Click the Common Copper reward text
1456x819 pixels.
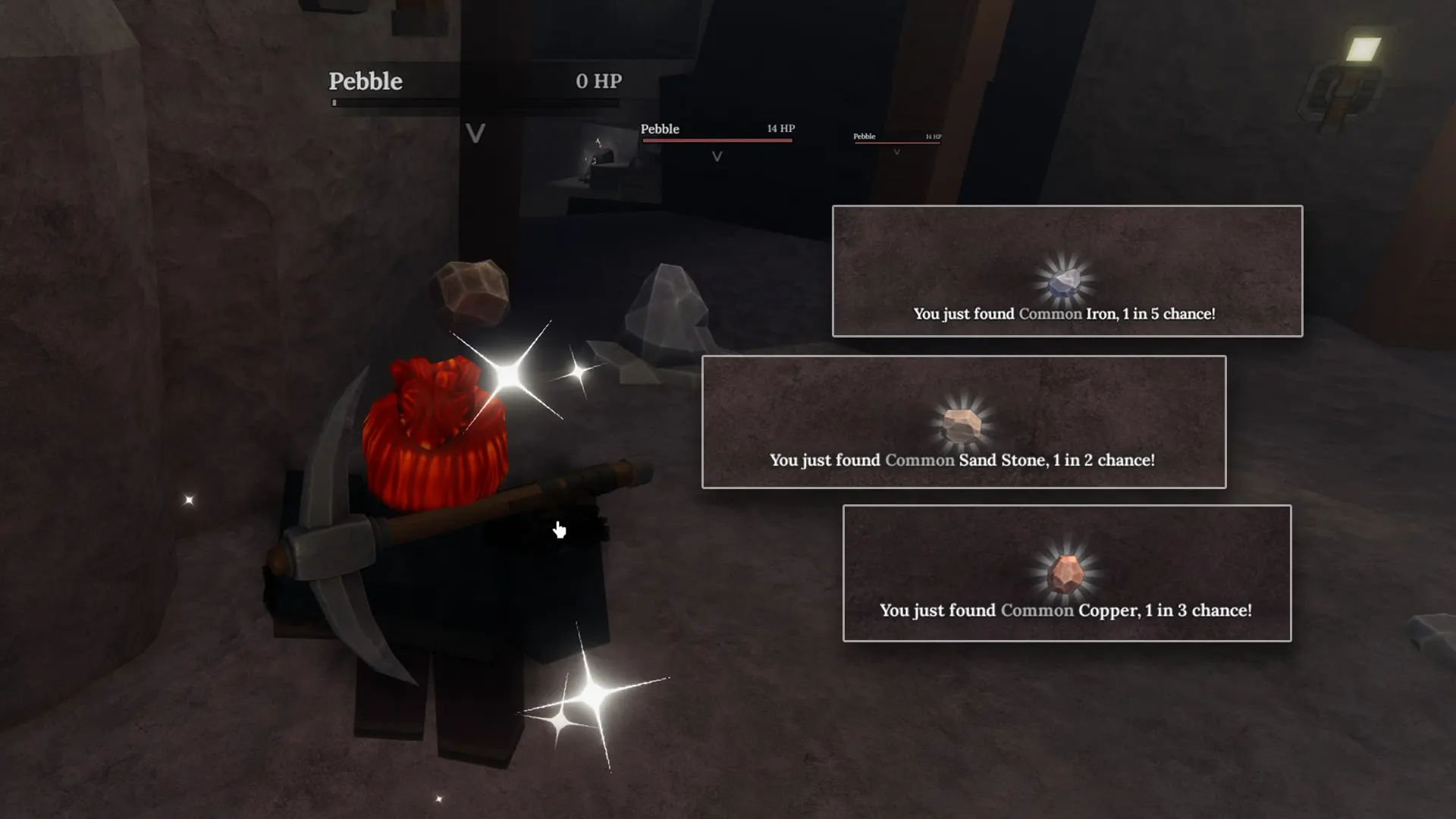tap(1067, 610)
